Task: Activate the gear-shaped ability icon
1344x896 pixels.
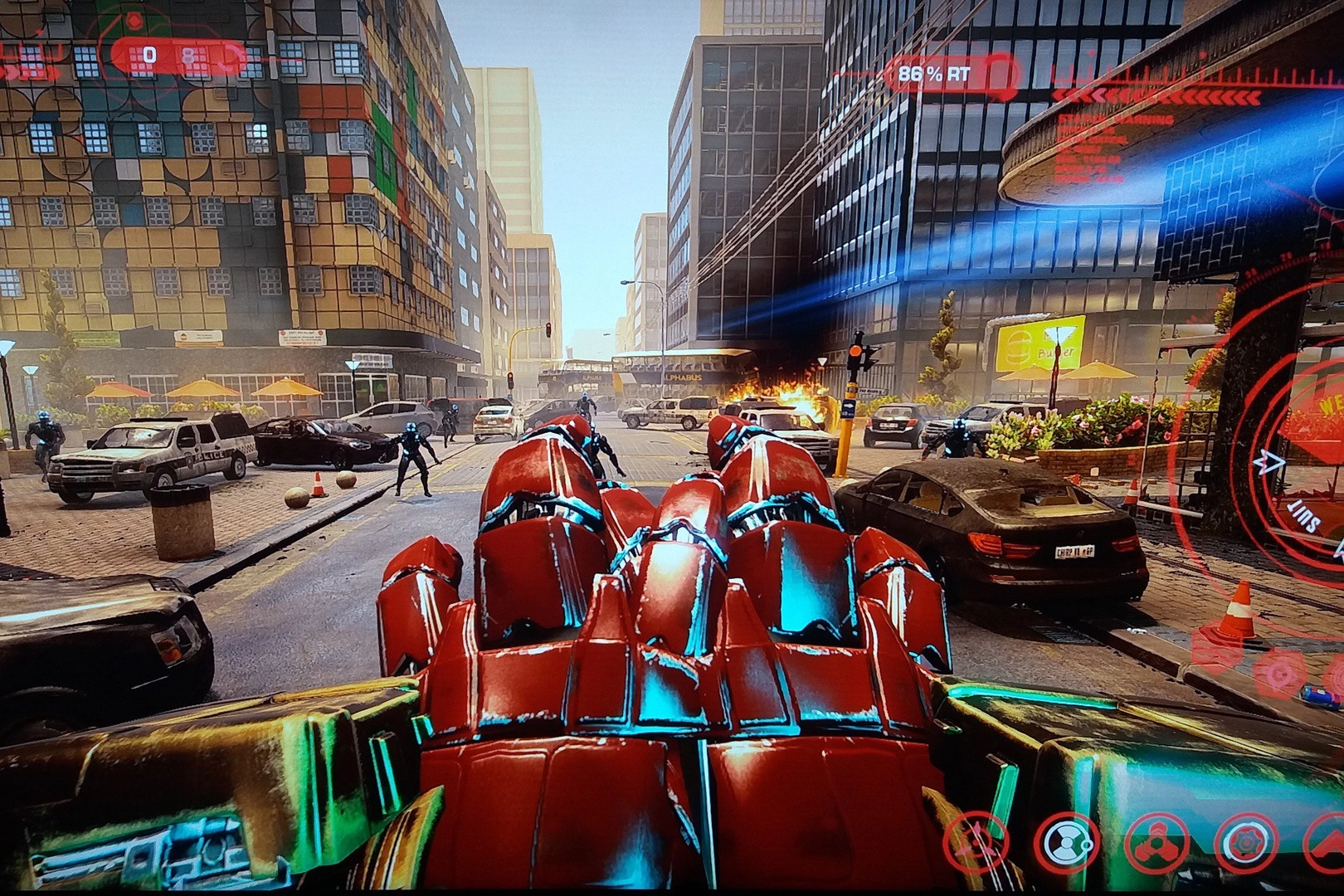Action: point(1244,843)
